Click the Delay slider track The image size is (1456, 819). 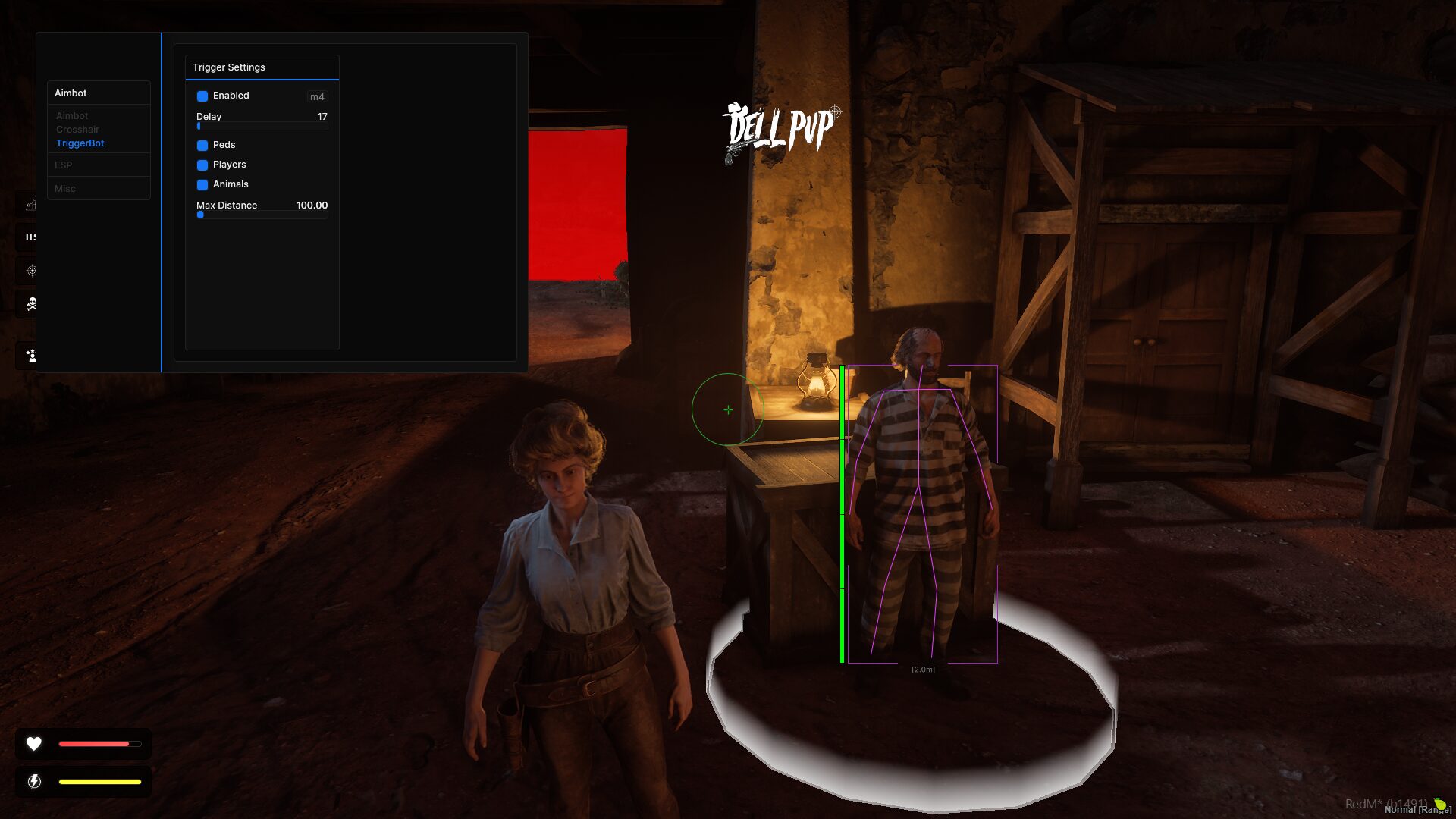(262, 127)
